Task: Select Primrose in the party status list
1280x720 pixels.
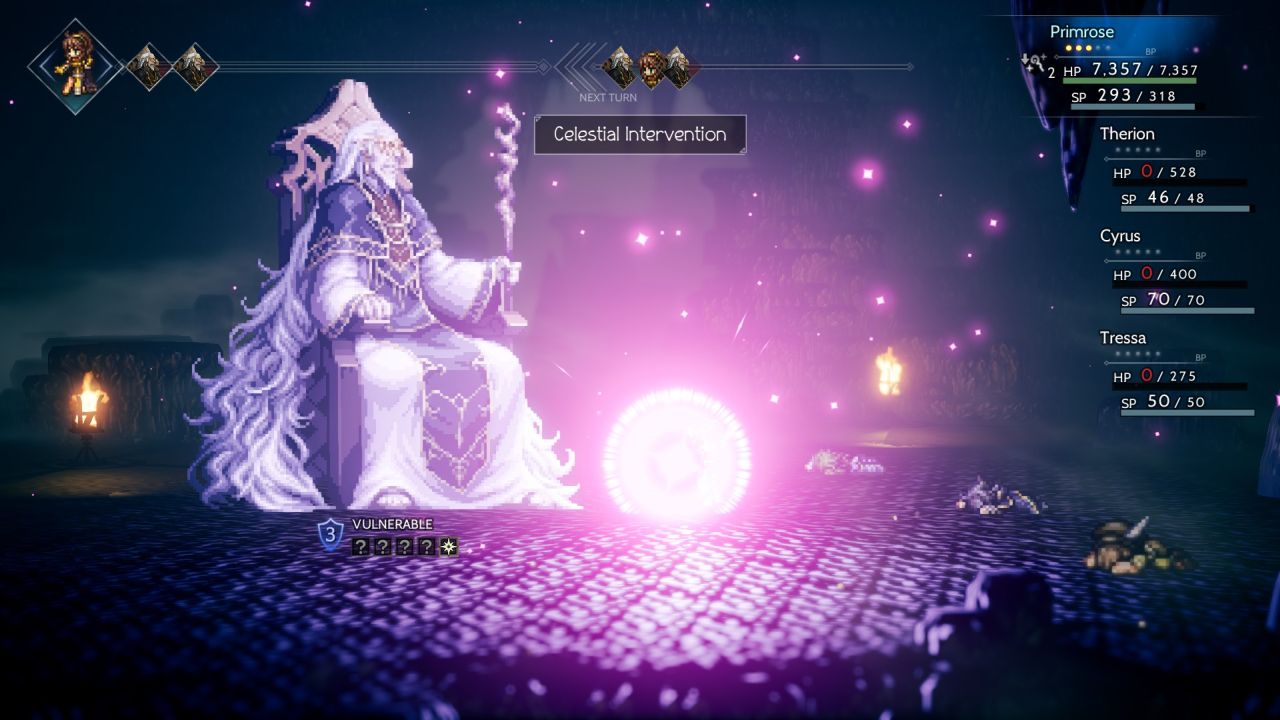Action: point(1081,32)
